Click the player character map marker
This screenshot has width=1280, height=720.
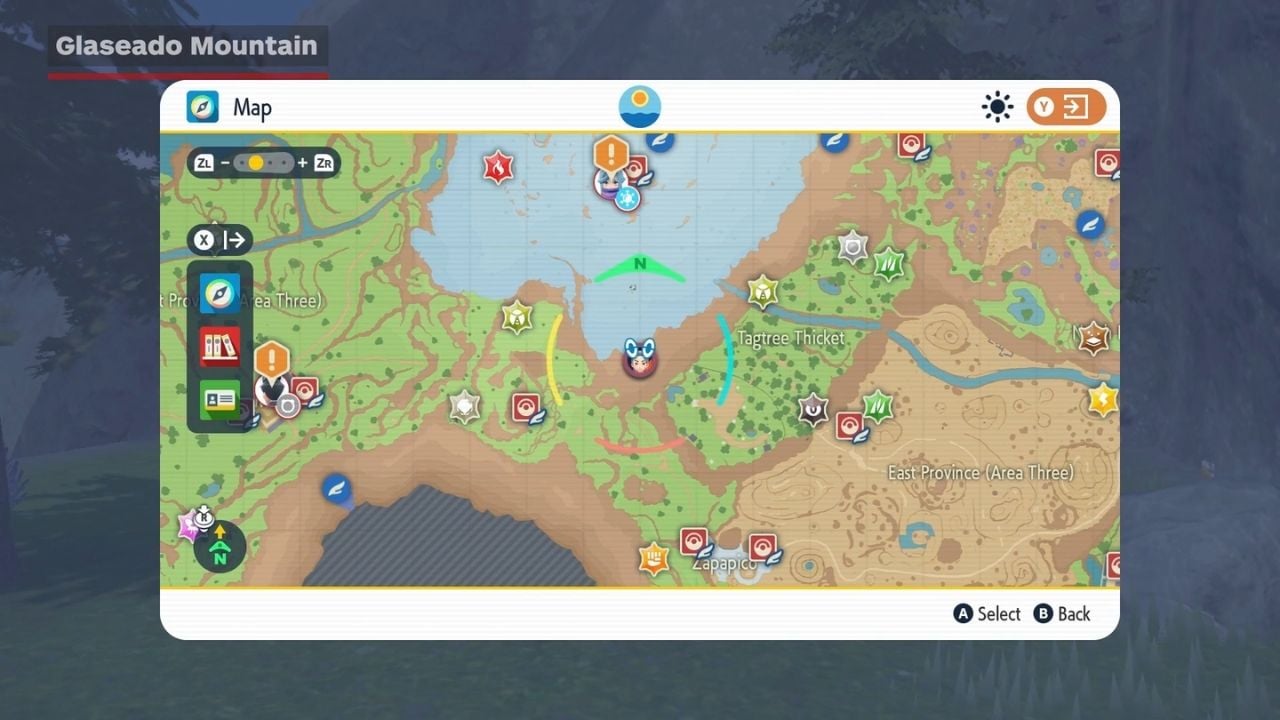639,357
